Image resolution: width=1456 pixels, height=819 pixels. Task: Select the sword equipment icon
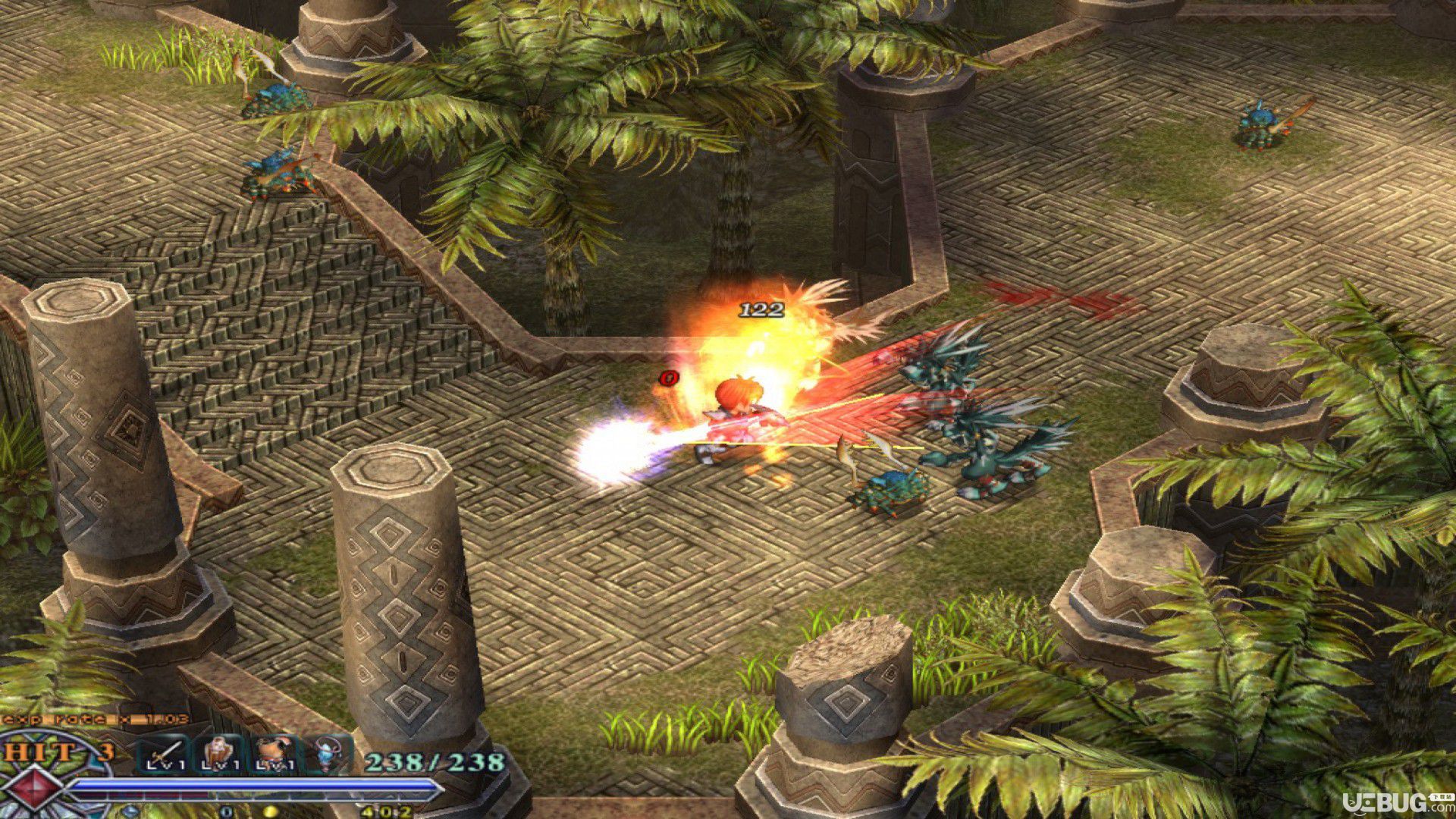pos(164,755)
